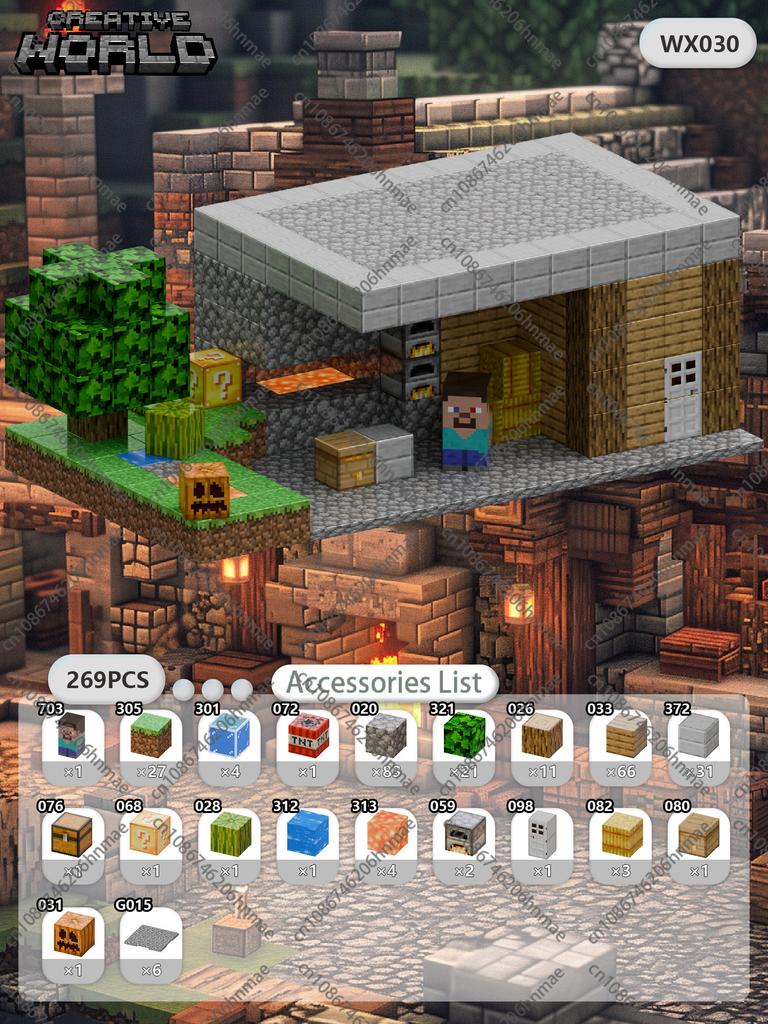Click the WX030 model badge
Image resolution: width=768 pixels, height=1024 pixels.
click(x=698, y=43)
